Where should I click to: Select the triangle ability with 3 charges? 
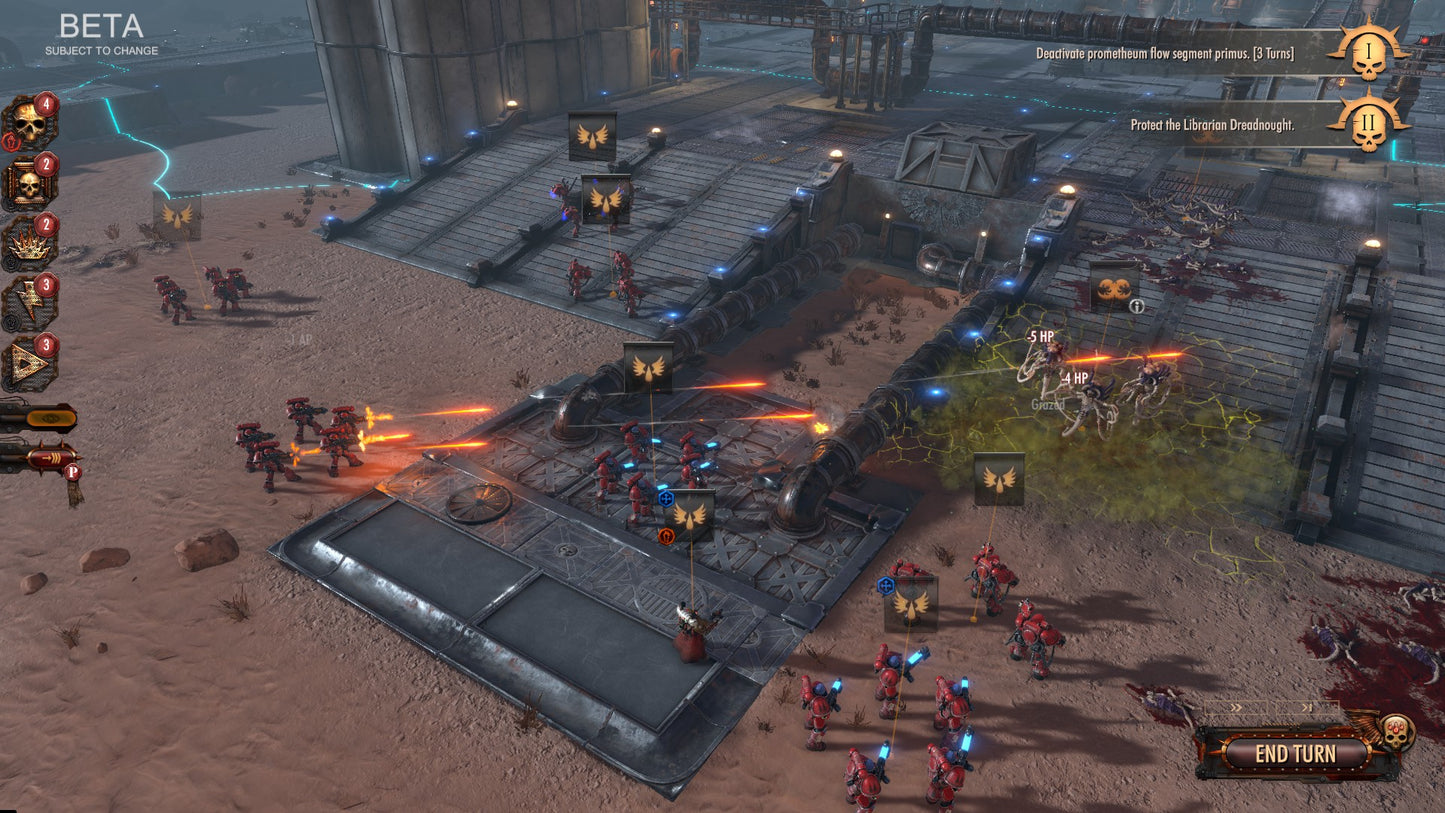pyautogui.click(x=30, y=363)
